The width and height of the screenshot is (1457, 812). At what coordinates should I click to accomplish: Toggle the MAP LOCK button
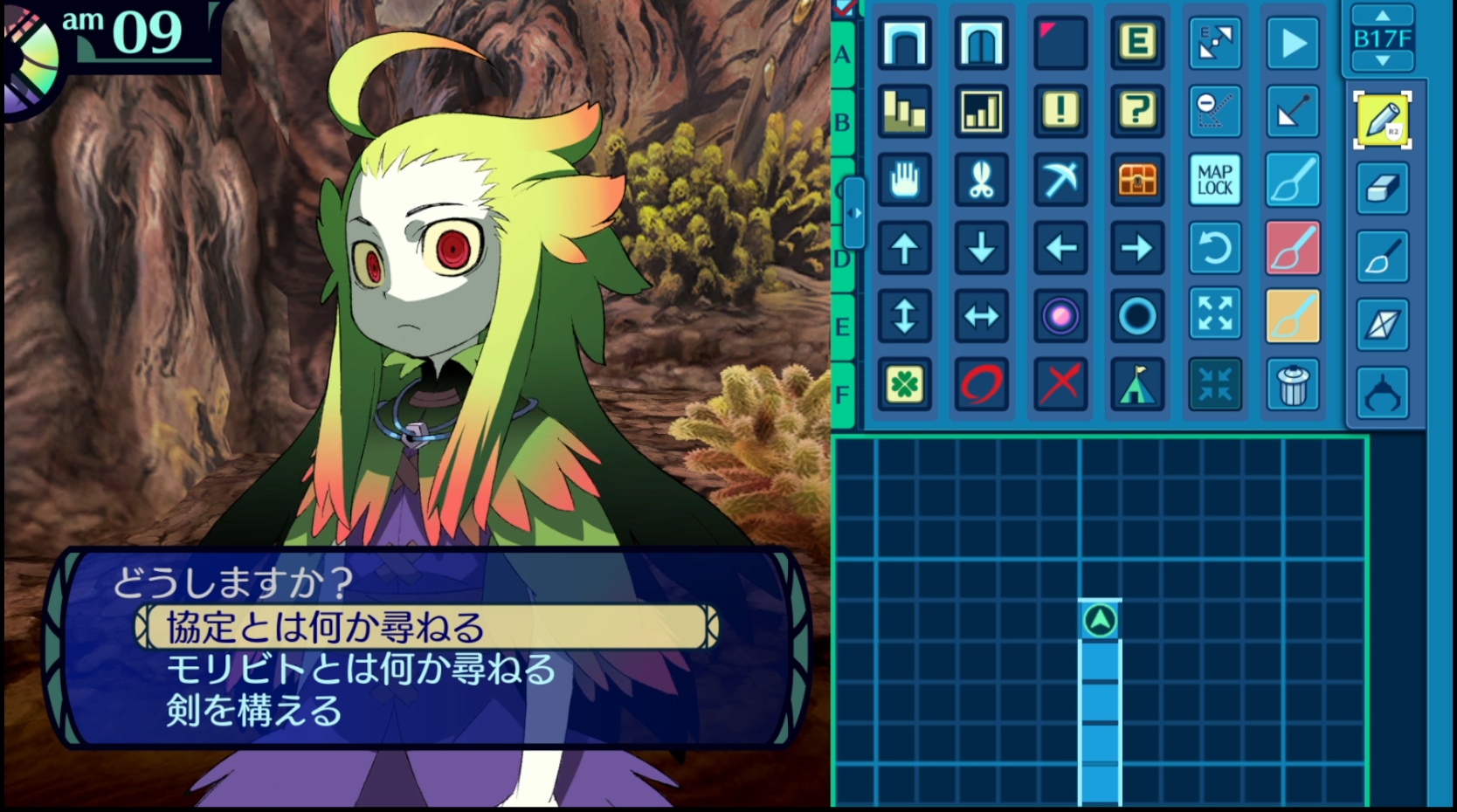(x=1215, y=180)
